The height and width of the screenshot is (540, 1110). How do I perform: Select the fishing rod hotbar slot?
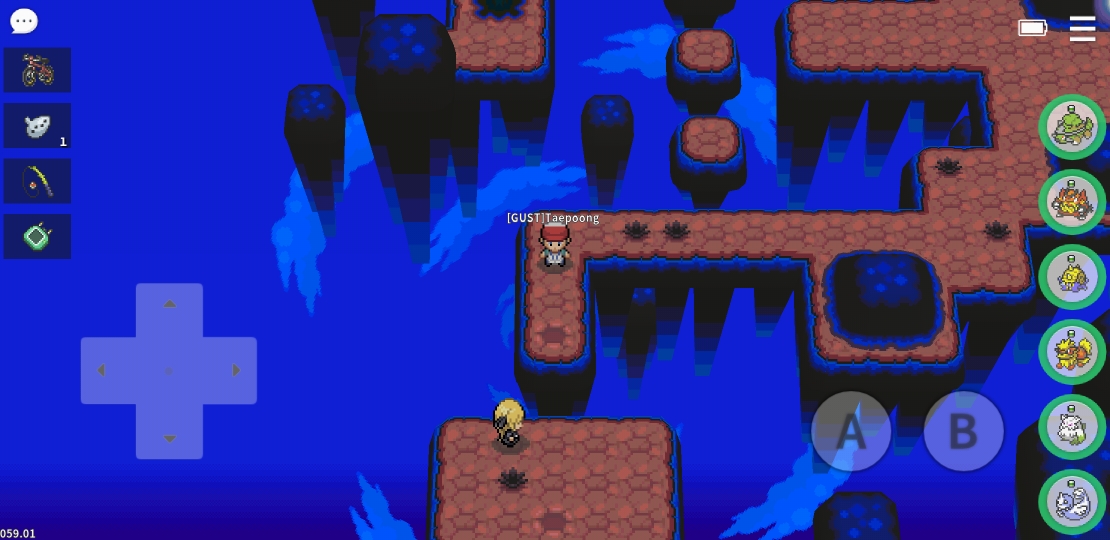pyautogui.click(x=37, y=181)
